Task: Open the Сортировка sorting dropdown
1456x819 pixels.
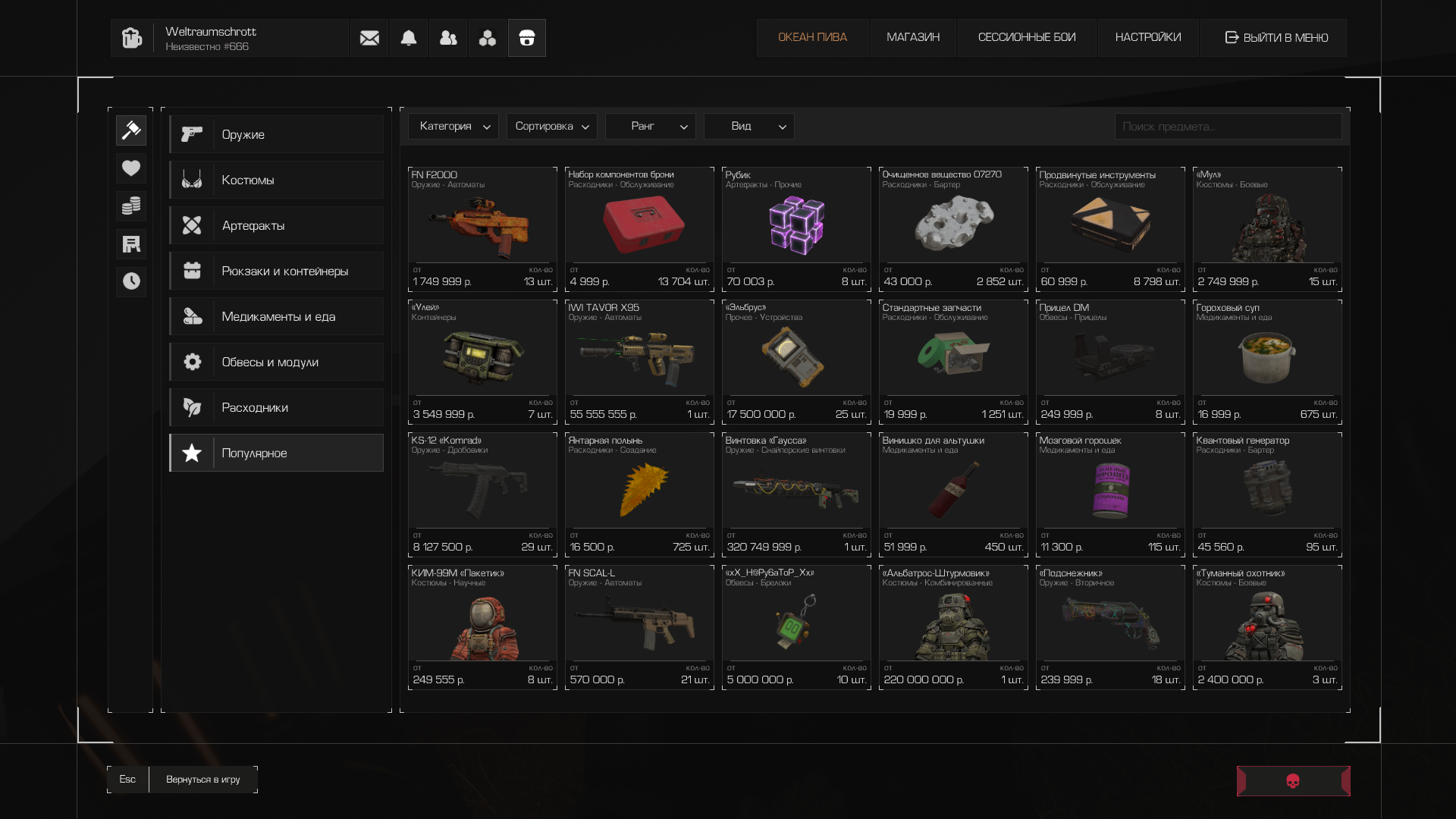Action: pos(552,126)
